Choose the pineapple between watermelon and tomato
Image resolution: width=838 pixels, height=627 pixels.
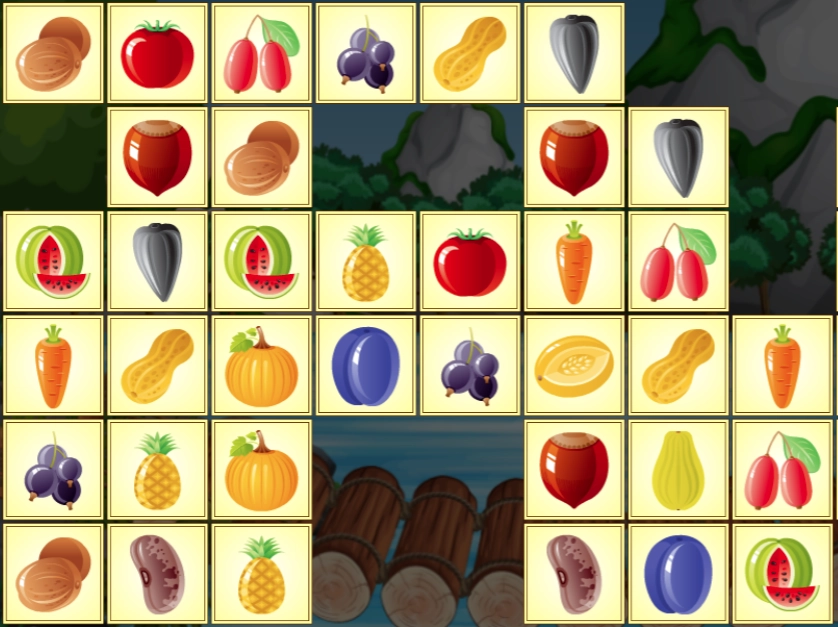click(x=366, y=262)
